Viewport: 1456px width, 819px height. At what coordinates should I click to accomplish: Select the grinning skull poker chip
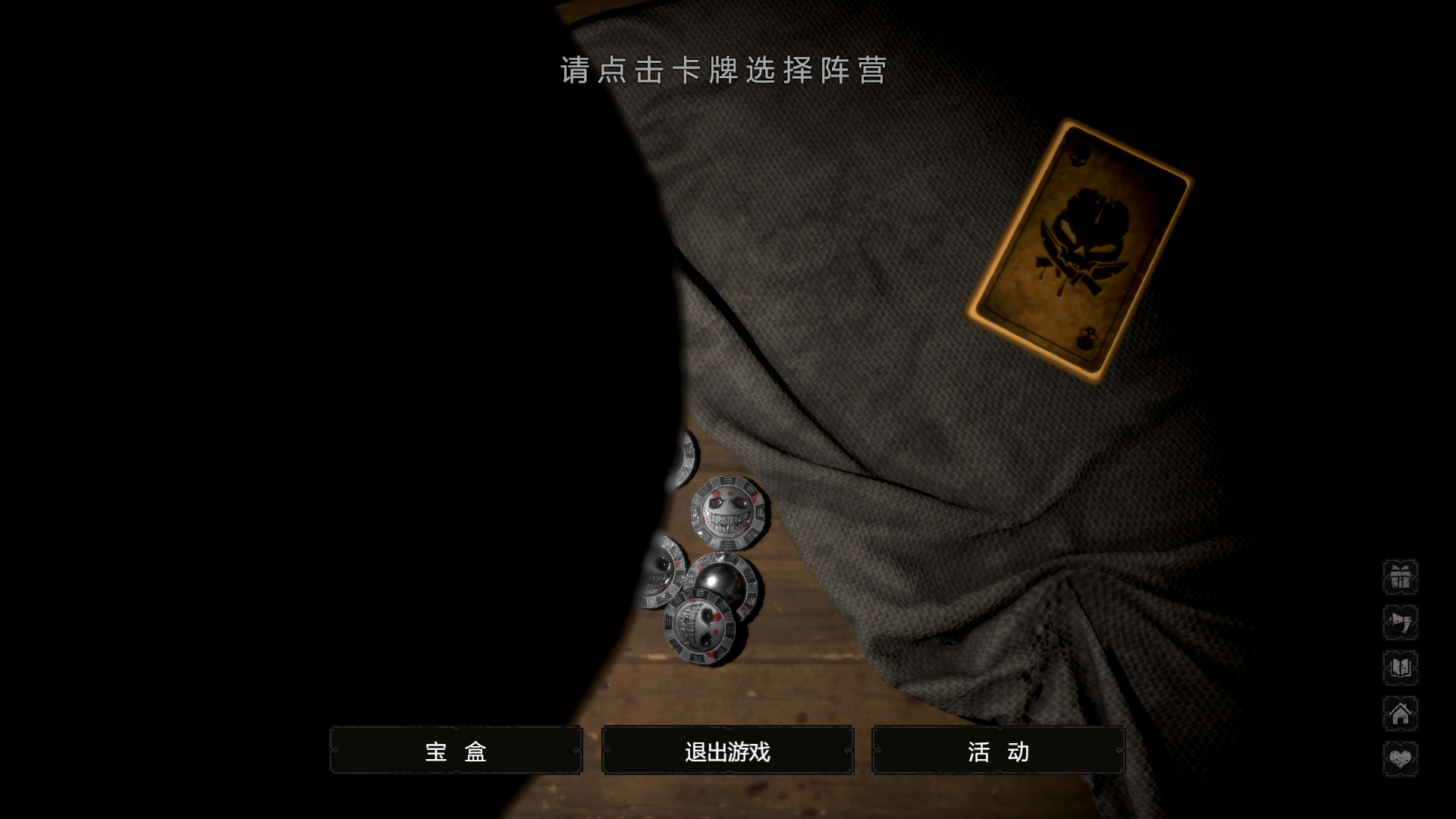[x=729, y=510]
